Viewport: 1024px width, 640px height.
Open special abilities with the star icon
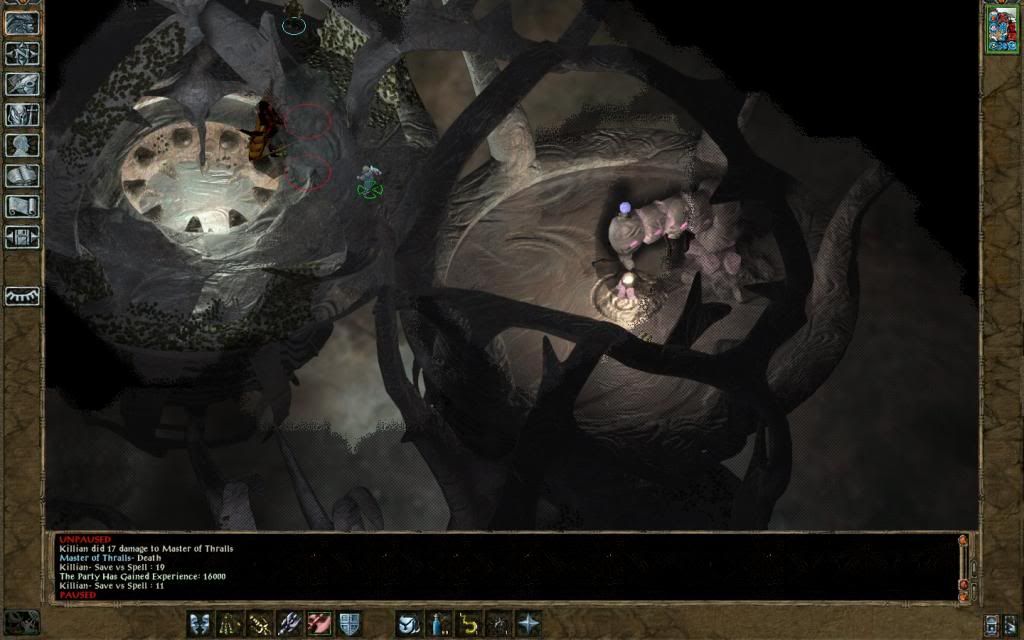click(527, 624)
